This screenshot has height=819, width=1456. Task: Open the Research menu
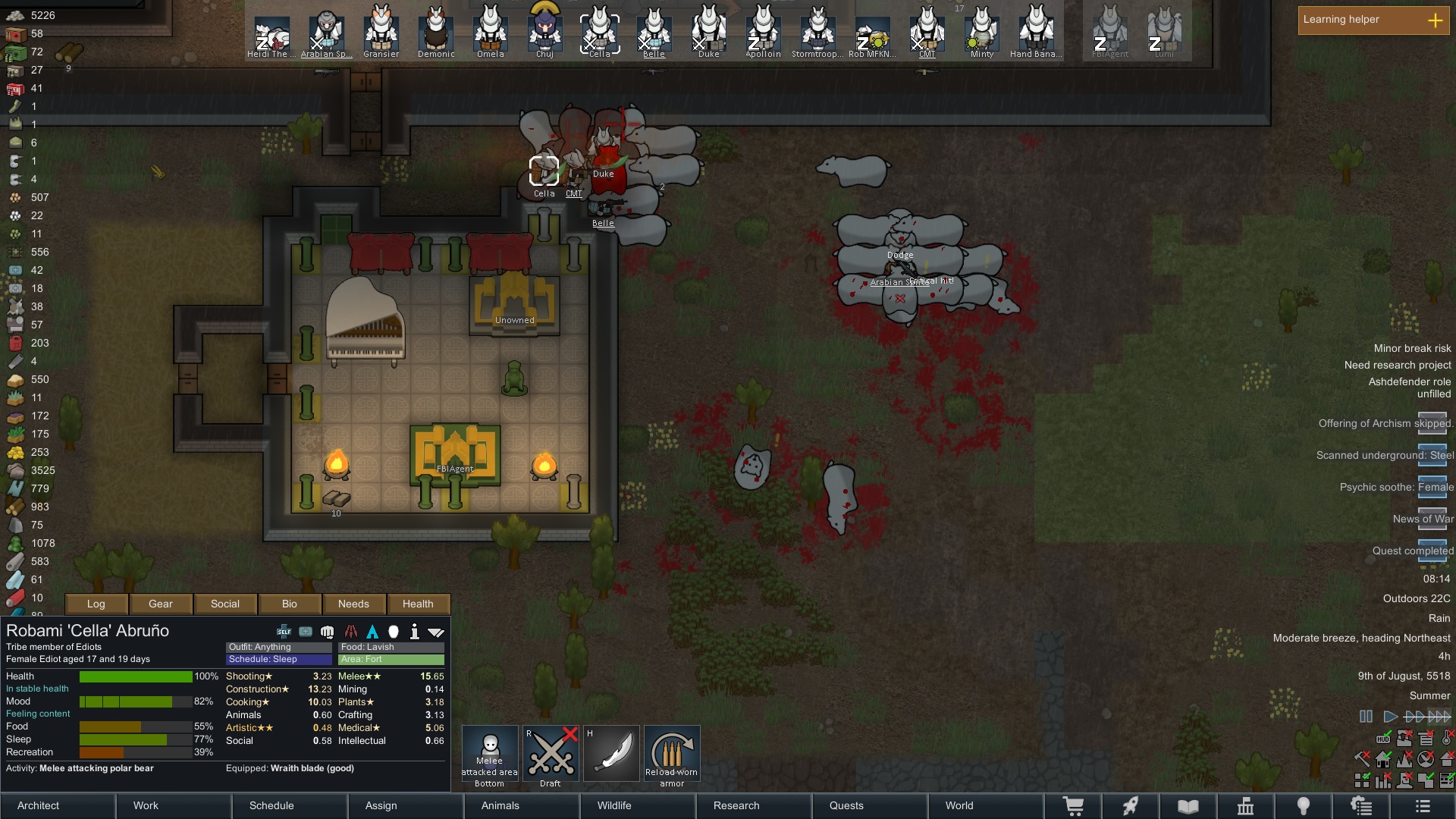tap(755, 805)
